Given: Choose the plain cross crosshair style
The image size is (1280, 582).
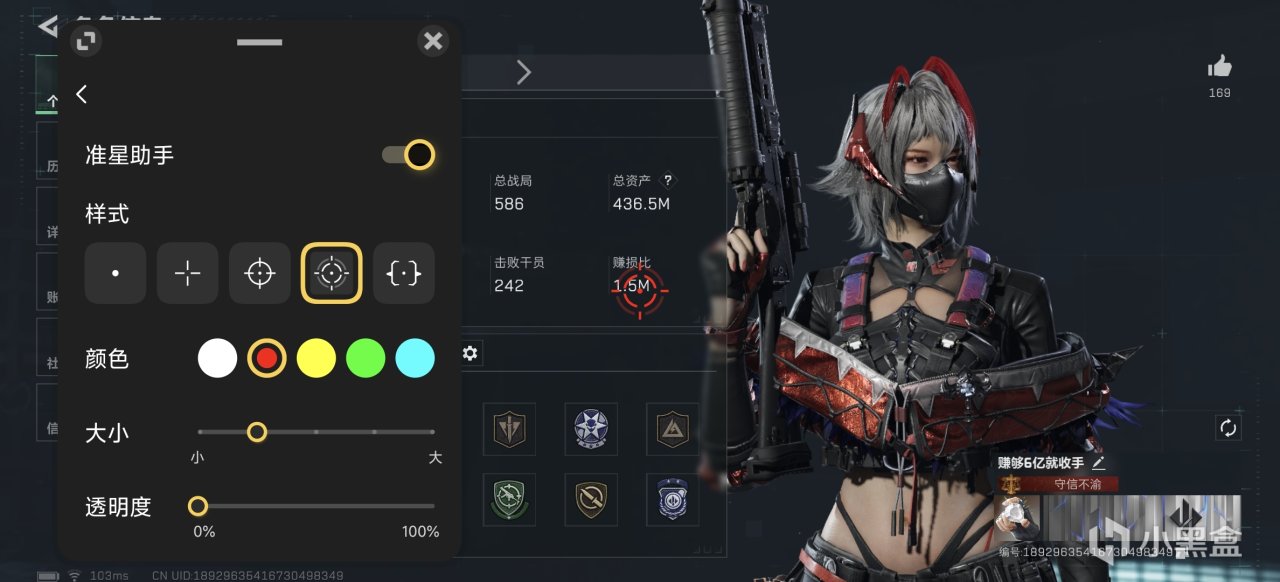Looking at the screenshot, I should tap(187, 273).
